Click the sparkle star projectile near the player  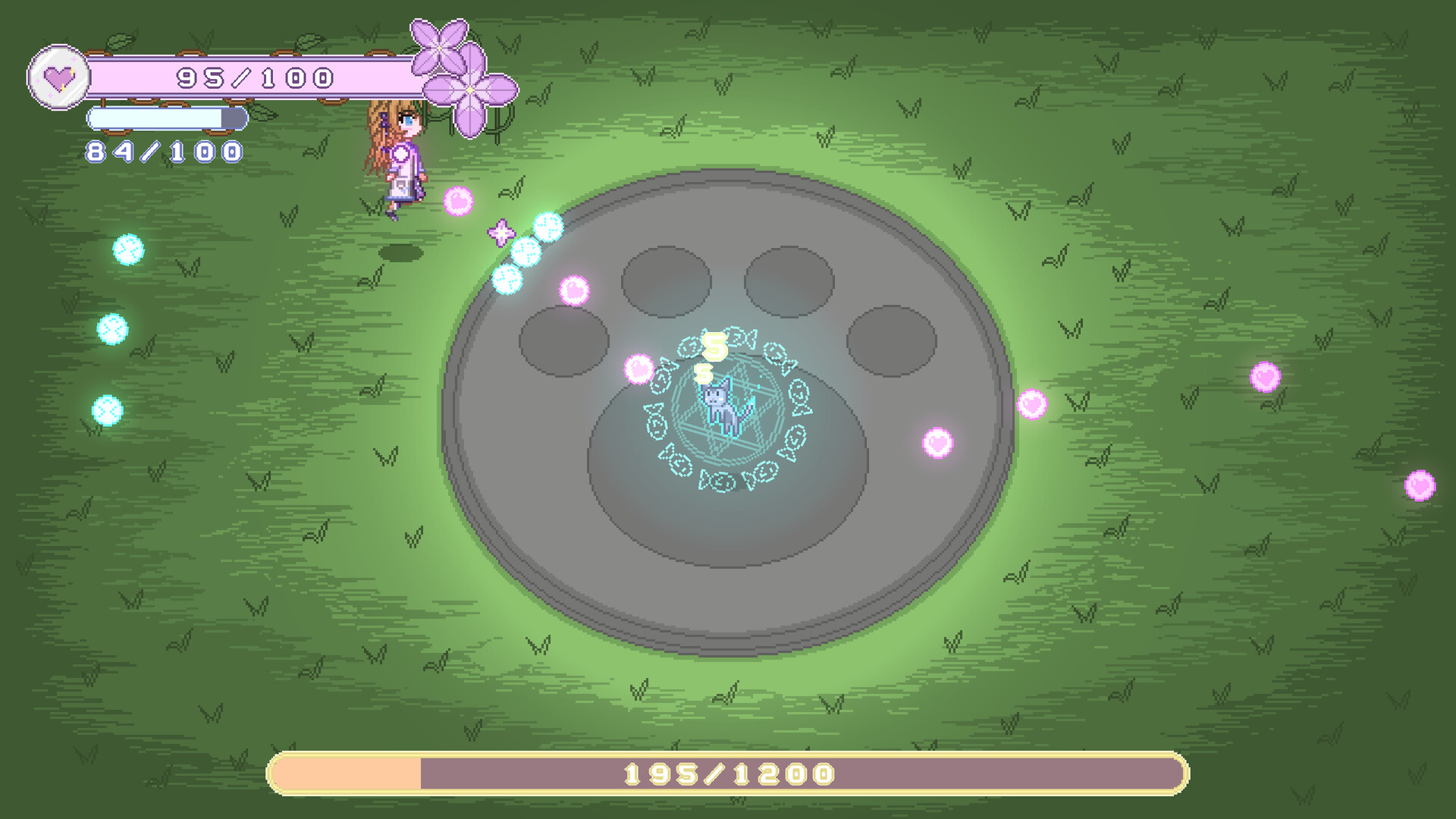[500, 231]
